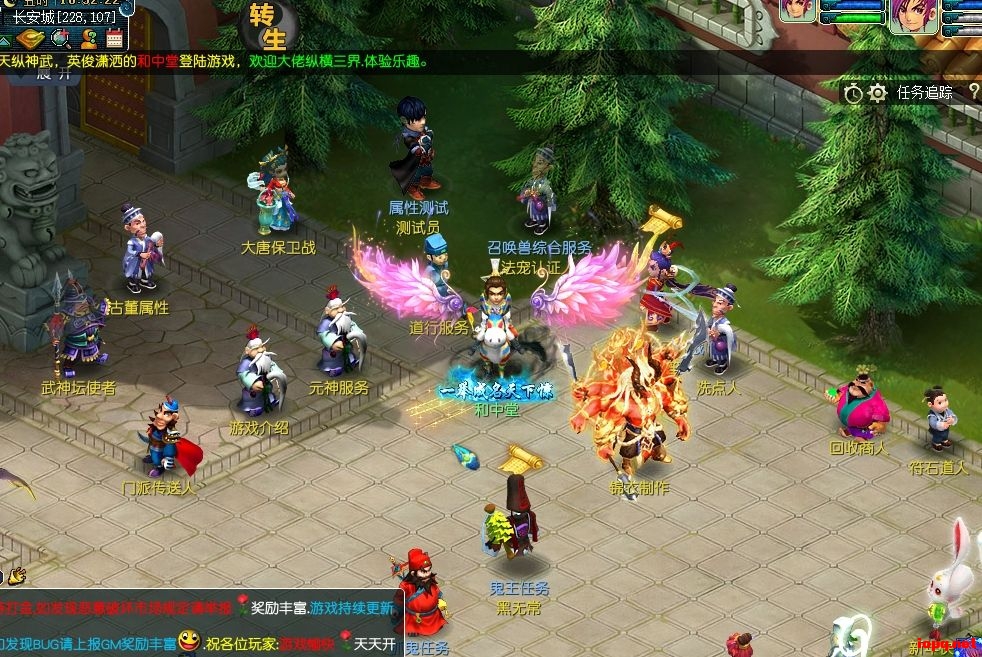The height and width of the screenshot is (657, 982).
Task: Select the smaller pet portrait
Action: coord(797,12)
